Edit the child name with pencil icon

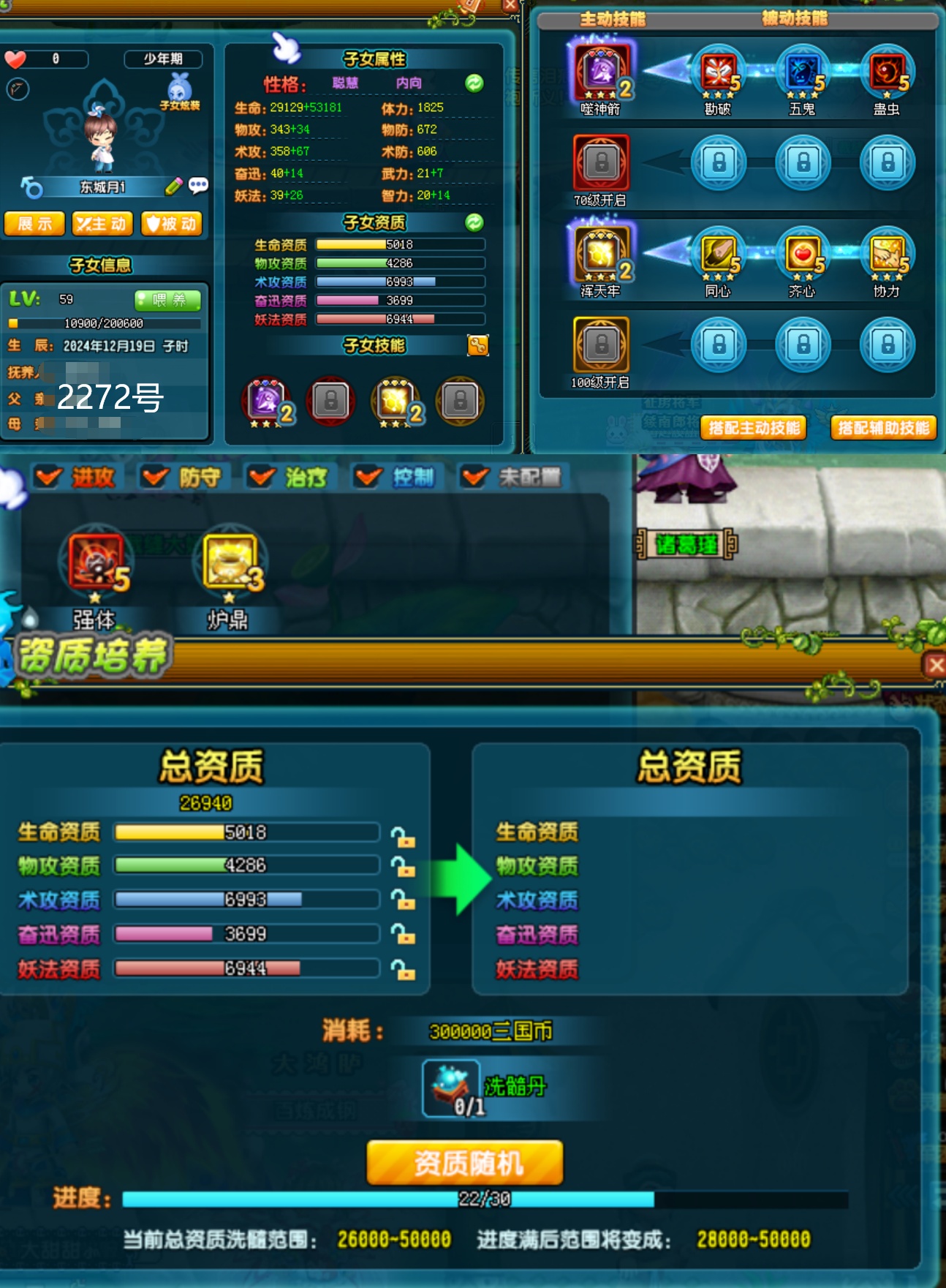pyautogui.click(x=173, y=187)
